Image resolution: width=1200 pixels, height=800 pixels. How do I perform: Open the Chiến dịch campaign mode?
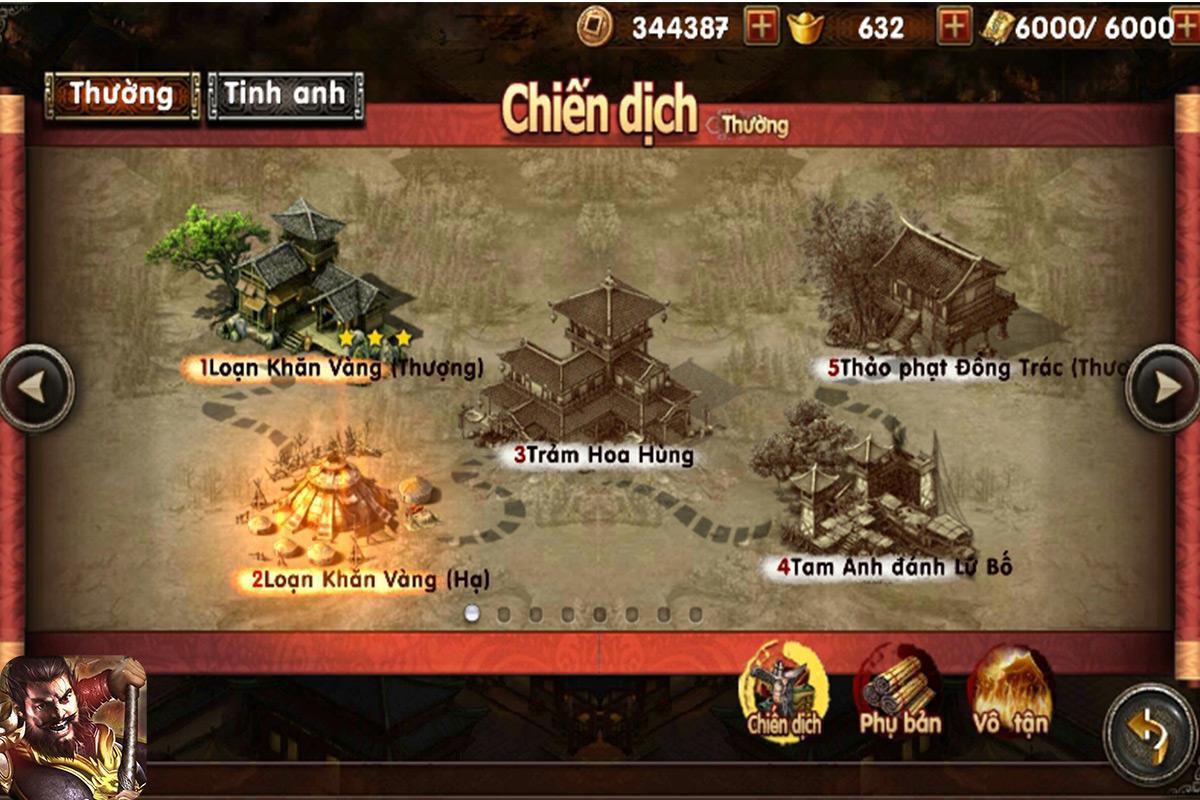[784, 692]
